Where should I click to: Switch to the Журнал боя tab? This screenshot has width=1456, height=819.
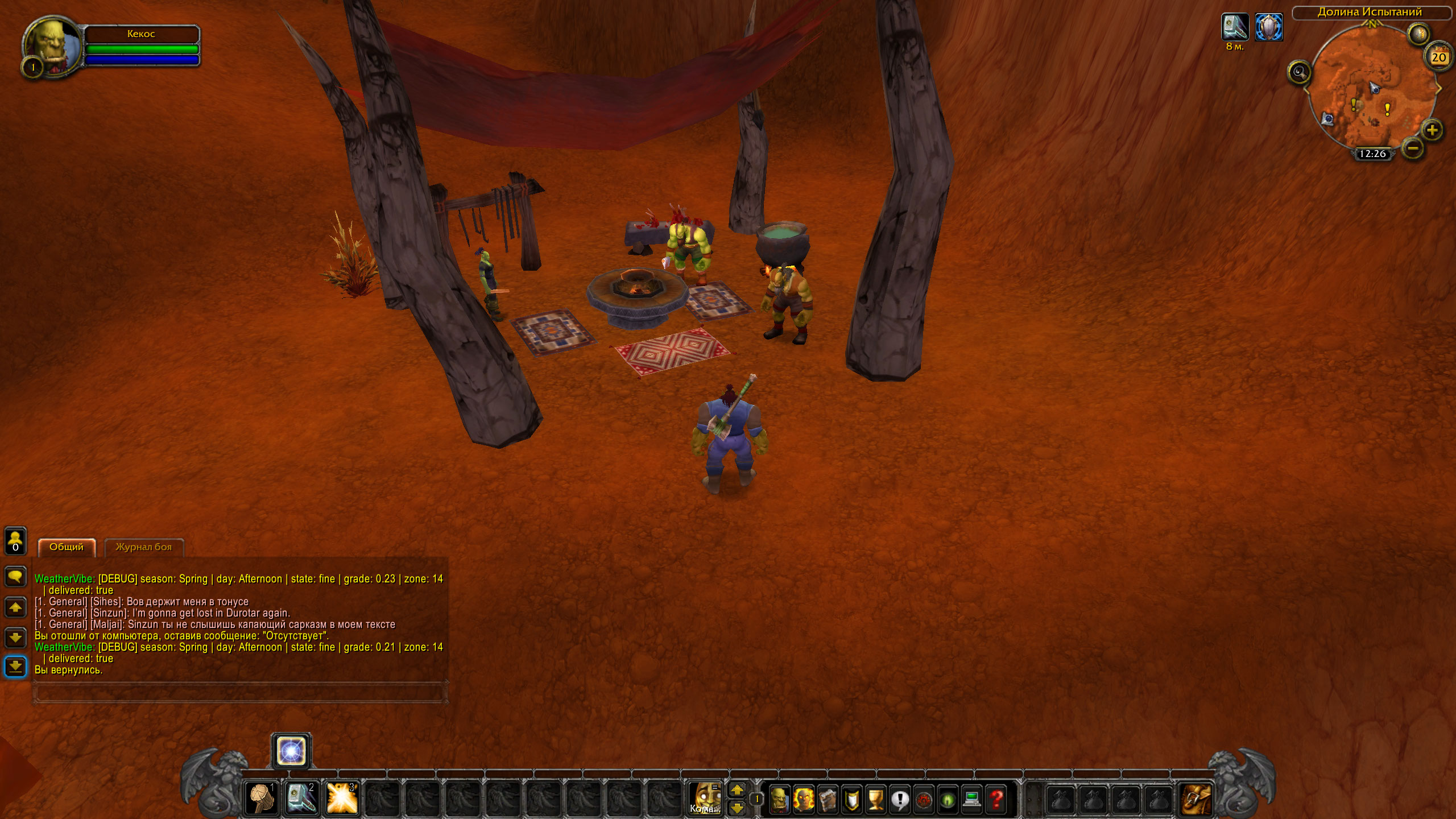[x=144, y=547]
